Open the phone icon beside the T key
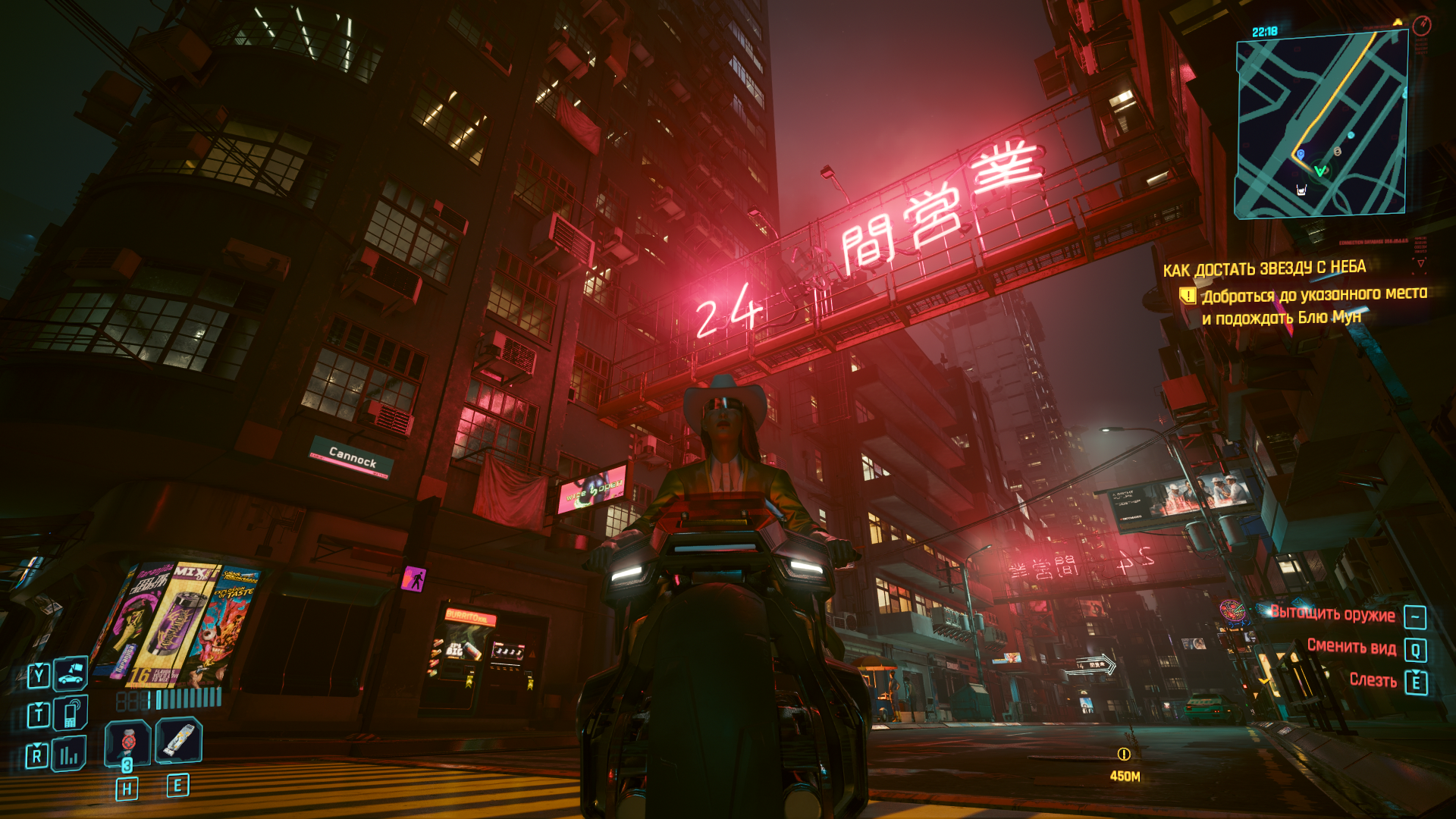Image resolution: width=1456 pixels, height=819 pixels. [71, 713]
